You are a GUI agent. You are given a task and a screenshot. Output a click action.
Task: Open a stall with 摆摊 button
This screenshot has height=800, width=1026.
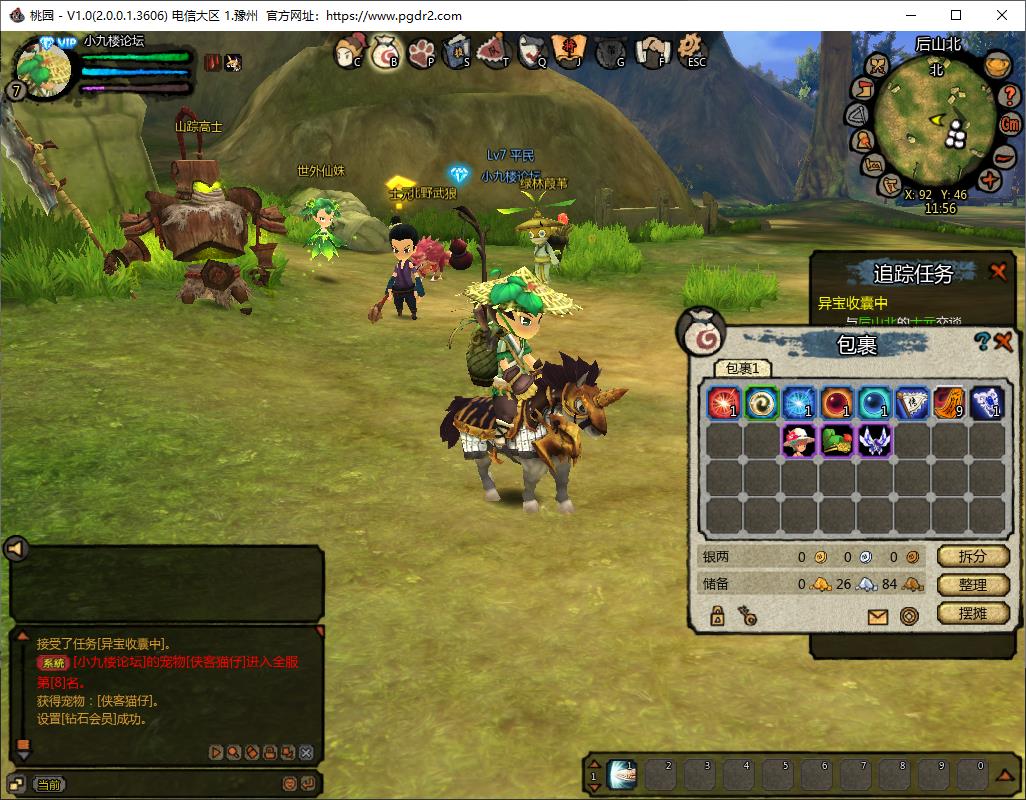point(973,613)
